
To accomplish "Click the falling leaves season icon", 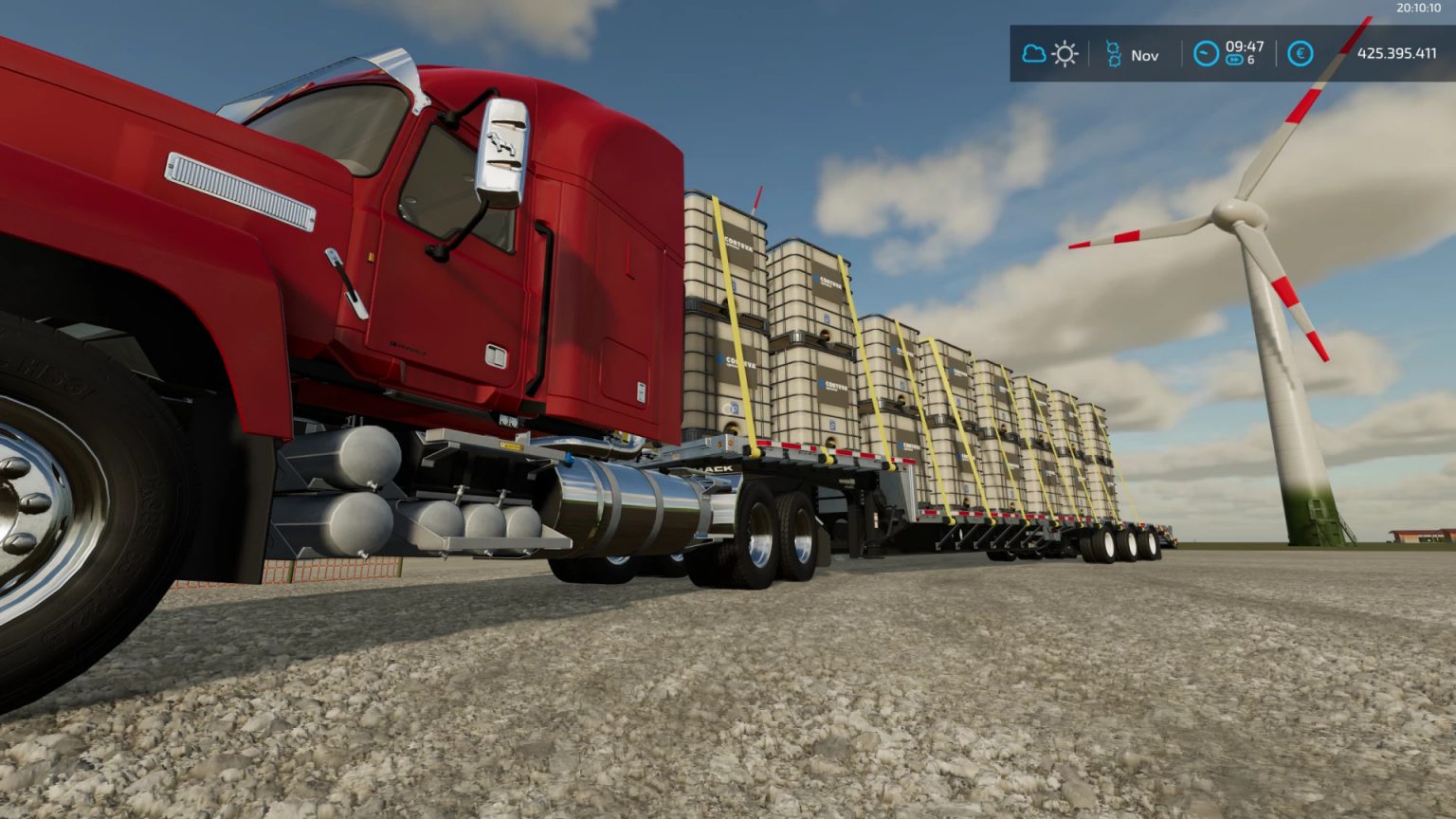I will pyautogui.click(x=1115, y=52).
